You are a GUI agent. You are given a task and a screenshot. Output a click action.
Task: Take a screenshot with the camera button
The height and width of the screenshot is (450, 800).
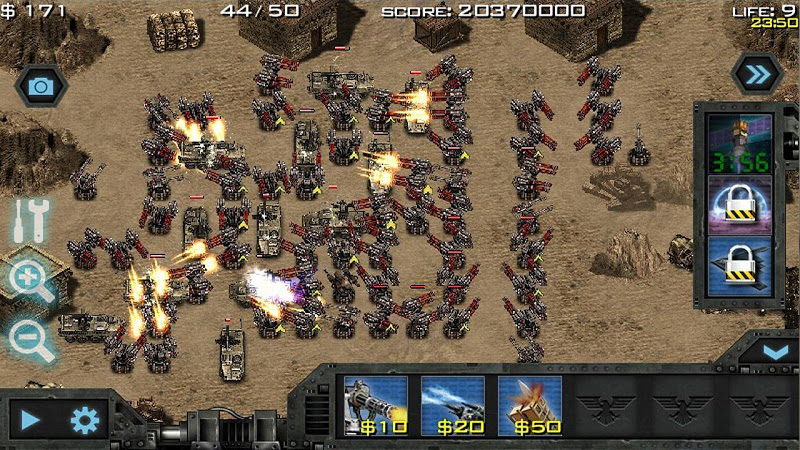pos(41,86)
